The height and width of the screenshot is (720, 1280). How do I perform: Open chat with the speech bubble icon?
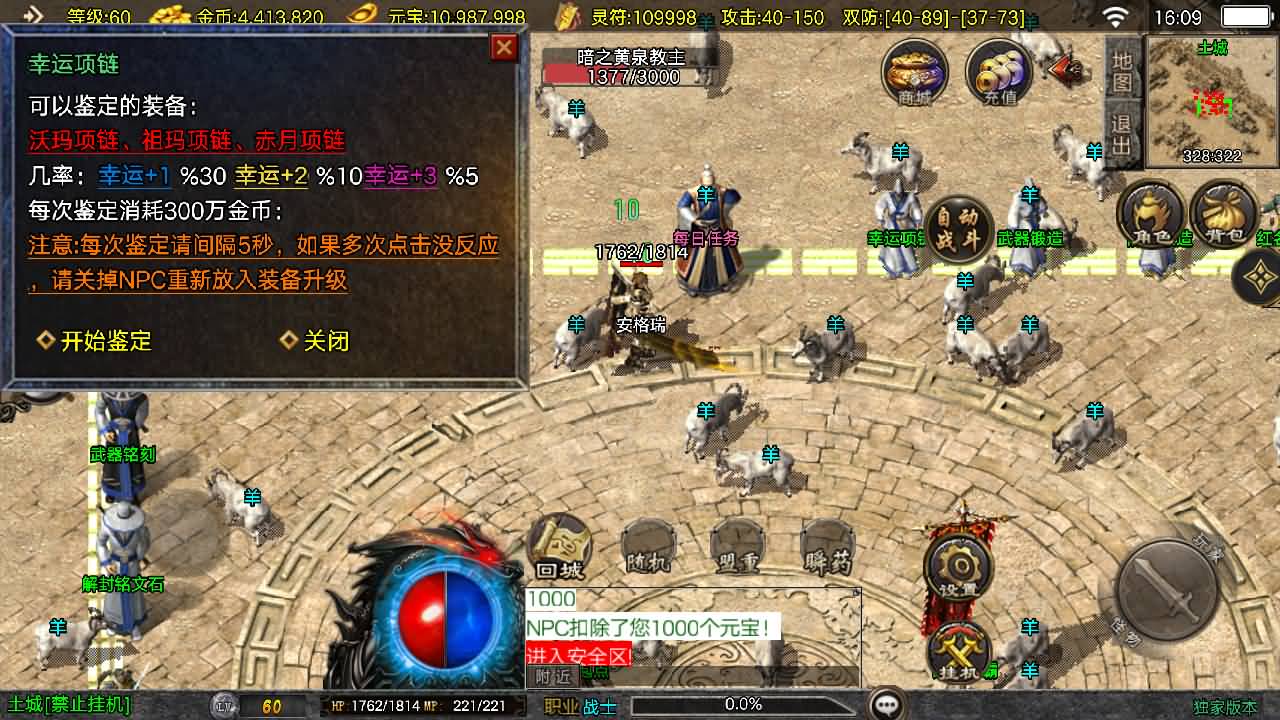click(x=886, y=705)
